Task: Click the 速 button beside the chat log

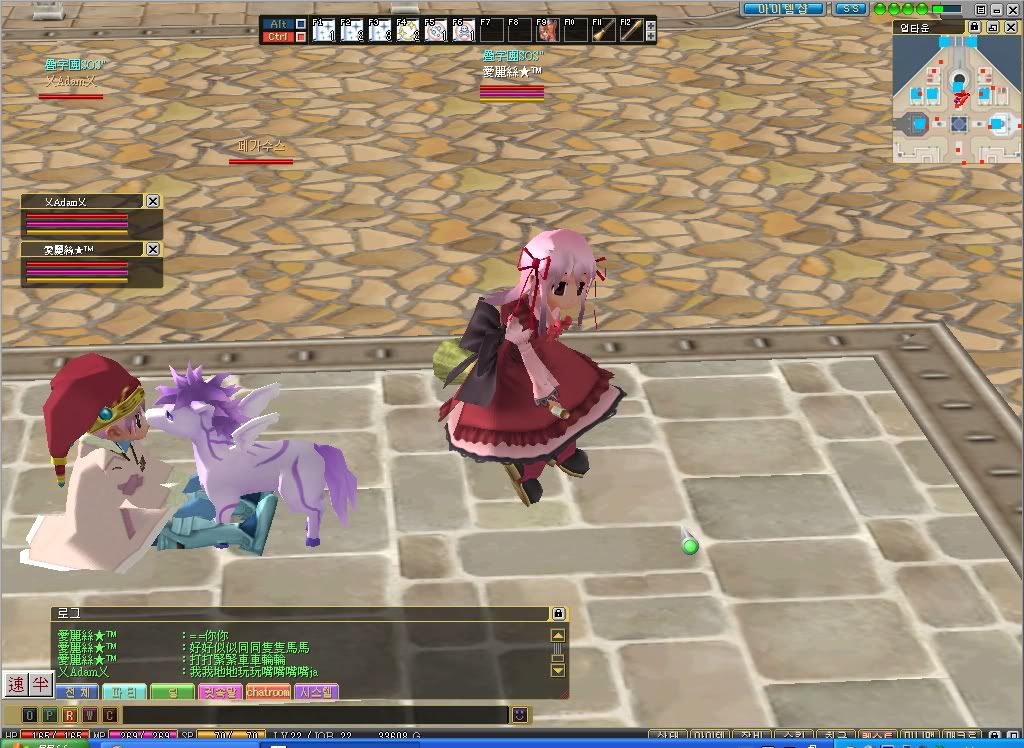Action: pos(15,684)
